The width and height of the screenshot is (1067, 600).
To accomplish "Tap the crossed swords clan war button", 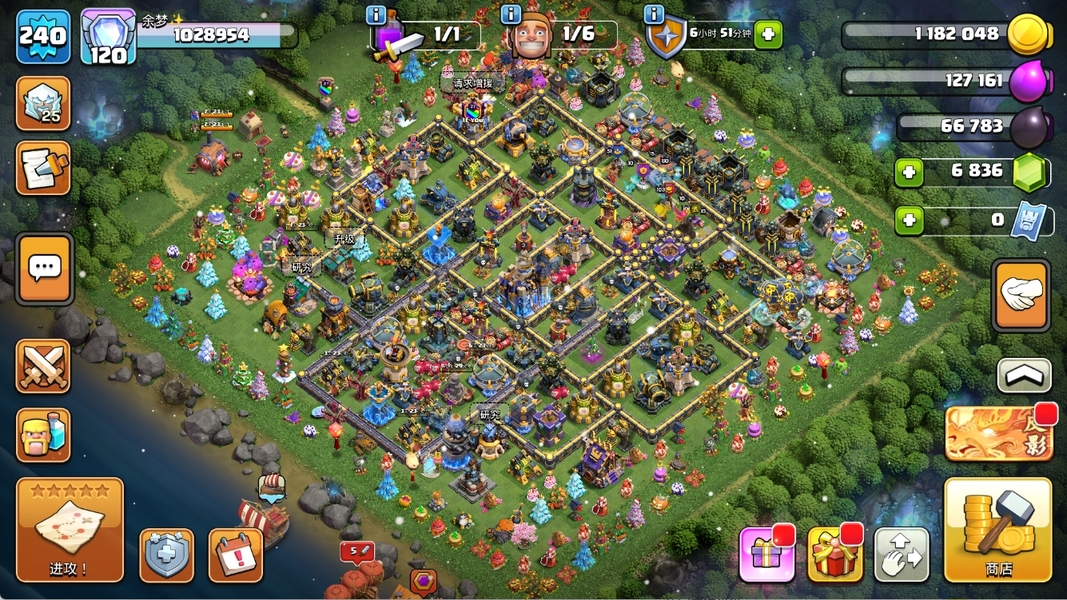I will (43, 365).
